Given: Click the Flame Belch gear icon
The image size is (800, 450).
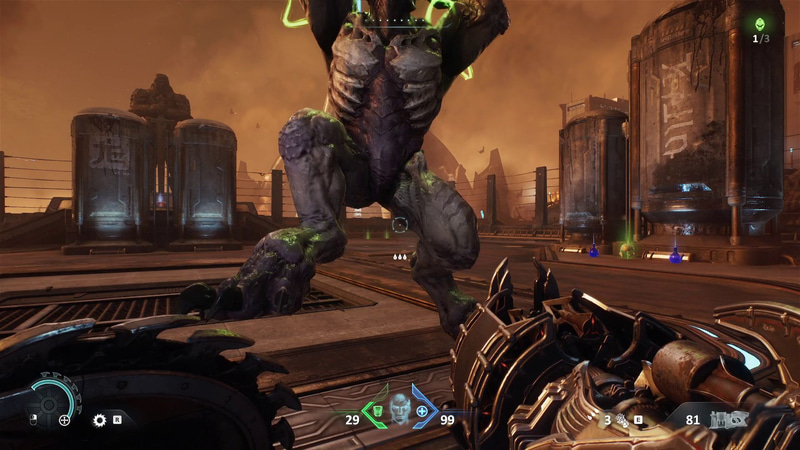Looking at the screenshot, I should pyautogui.click(x=99, y=420).
